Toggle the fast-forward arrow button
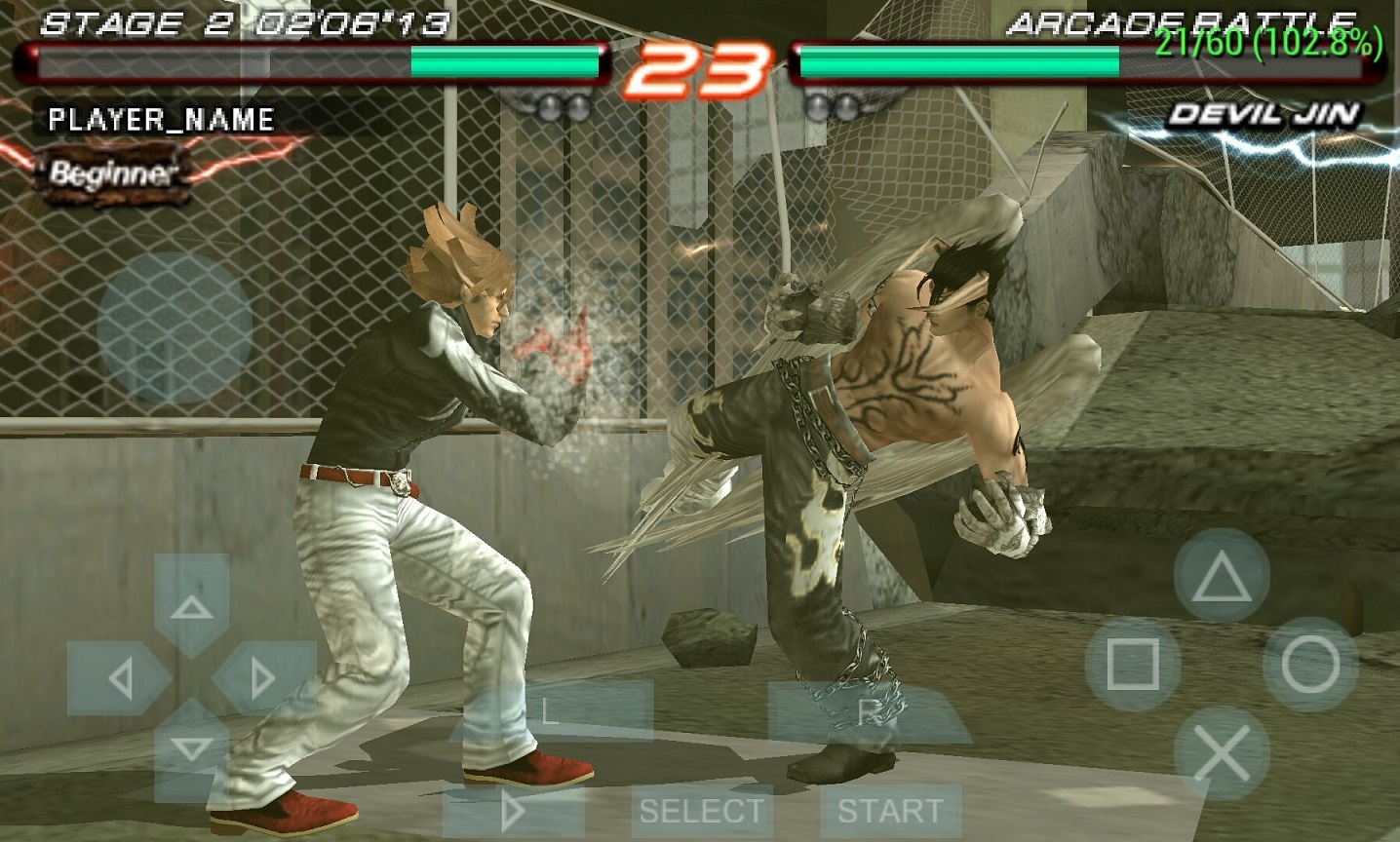Viewport: 1400px width, 842px height. 513,811
